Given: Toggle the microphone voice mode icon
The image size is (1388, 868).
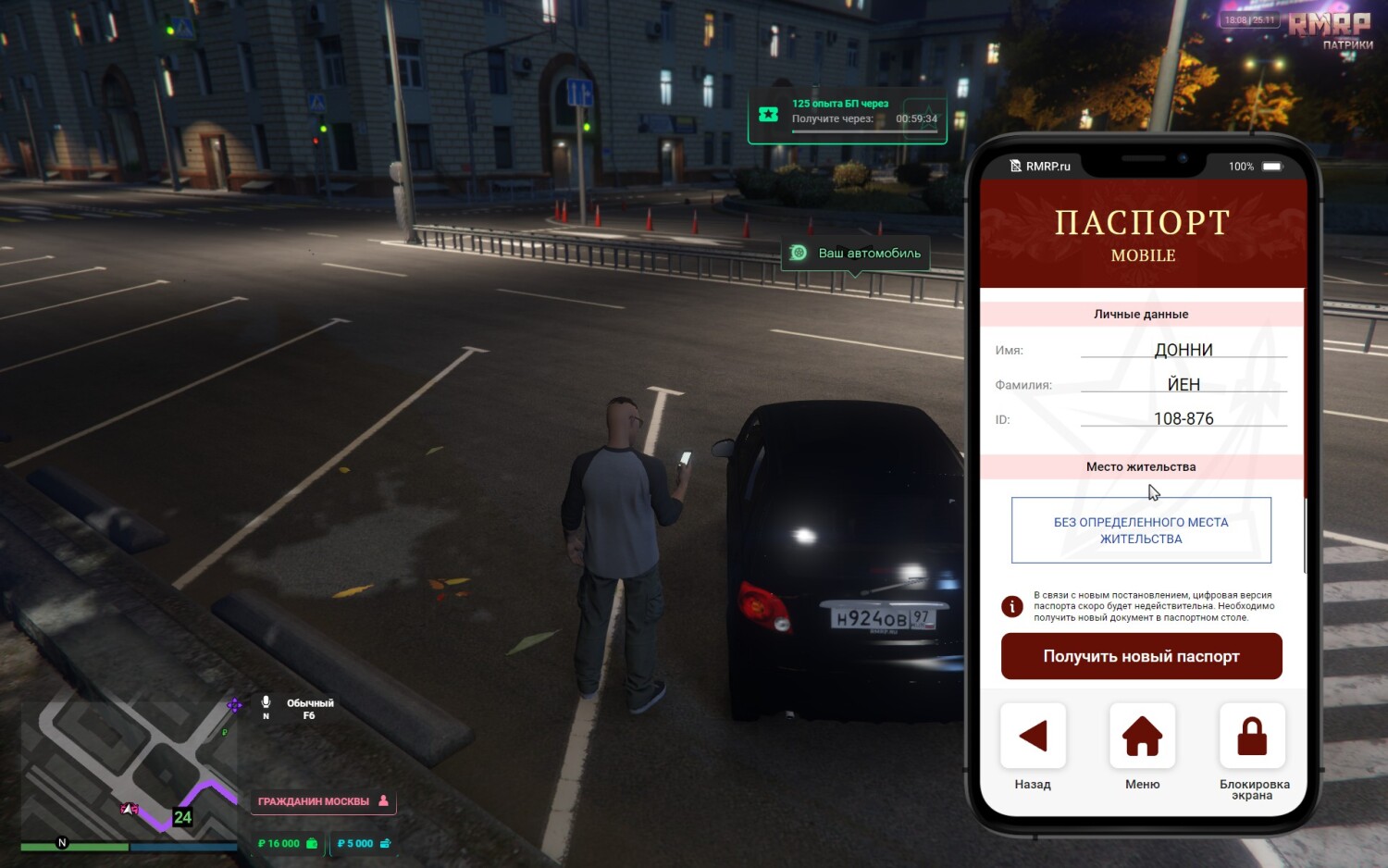Looking at the screenshot, I should pyautogui.click(x=266, y=703).
